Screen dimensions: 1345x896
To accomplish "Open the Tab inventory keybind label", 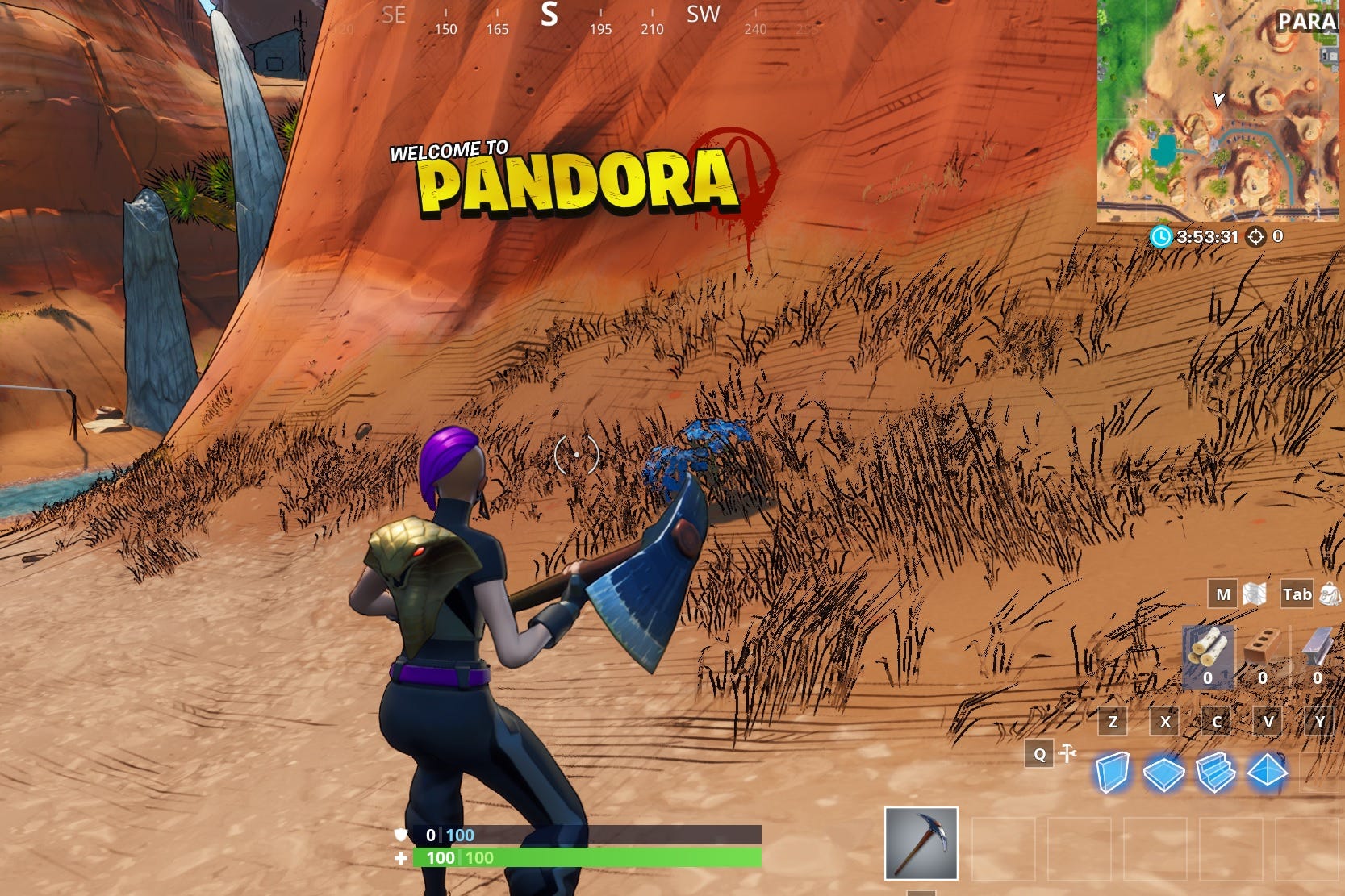I will (1297, 594).
